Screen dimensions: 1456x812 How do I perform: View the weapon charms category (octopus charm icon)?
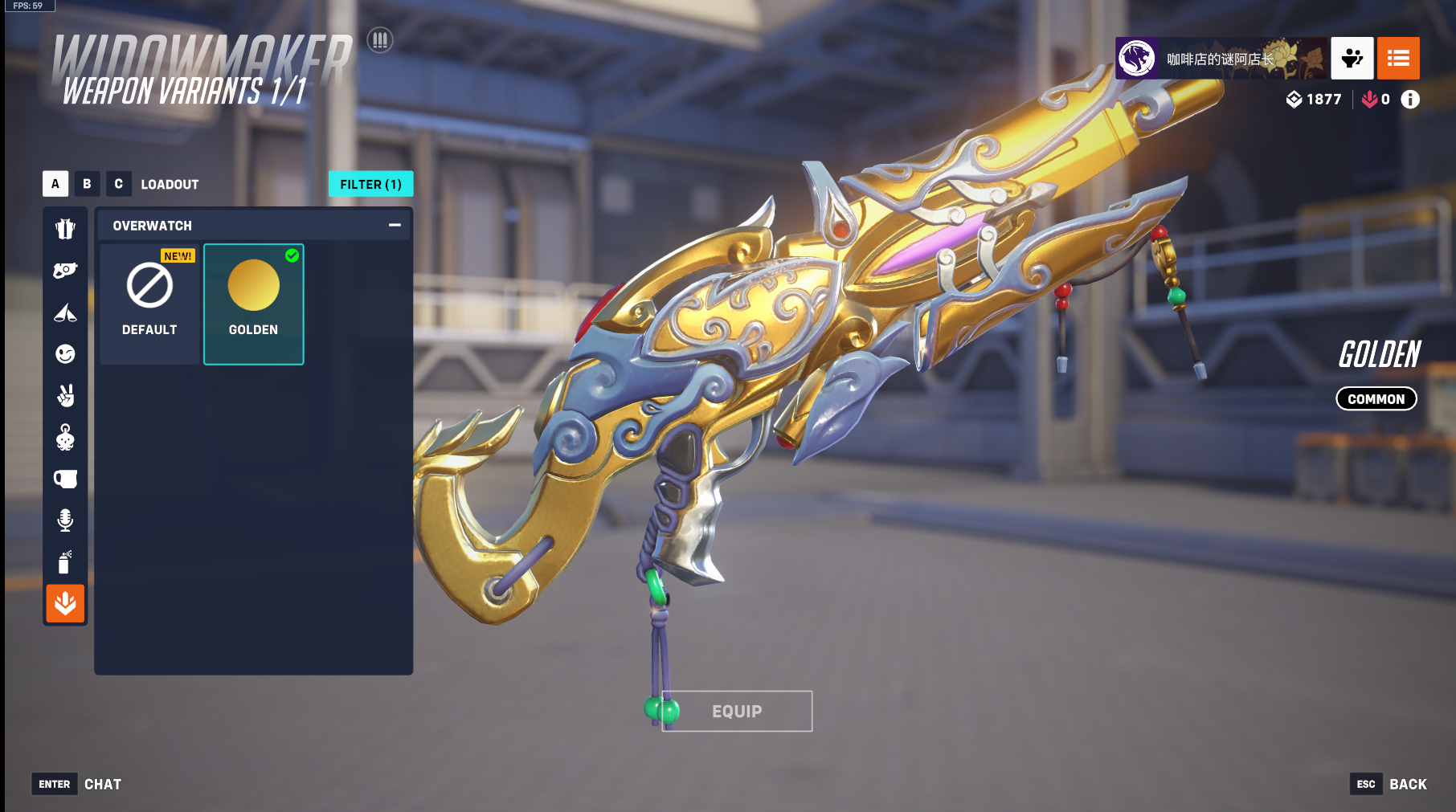click(65, 438)
